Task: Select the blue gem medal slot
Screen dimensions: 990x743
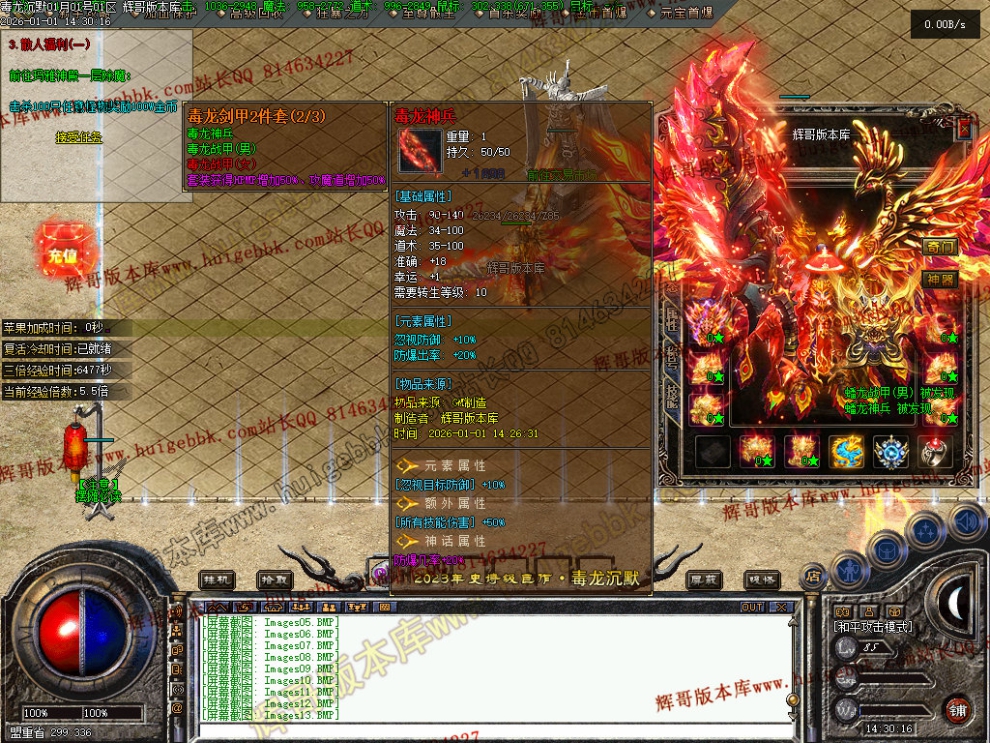Action: [x=891, y=452]
